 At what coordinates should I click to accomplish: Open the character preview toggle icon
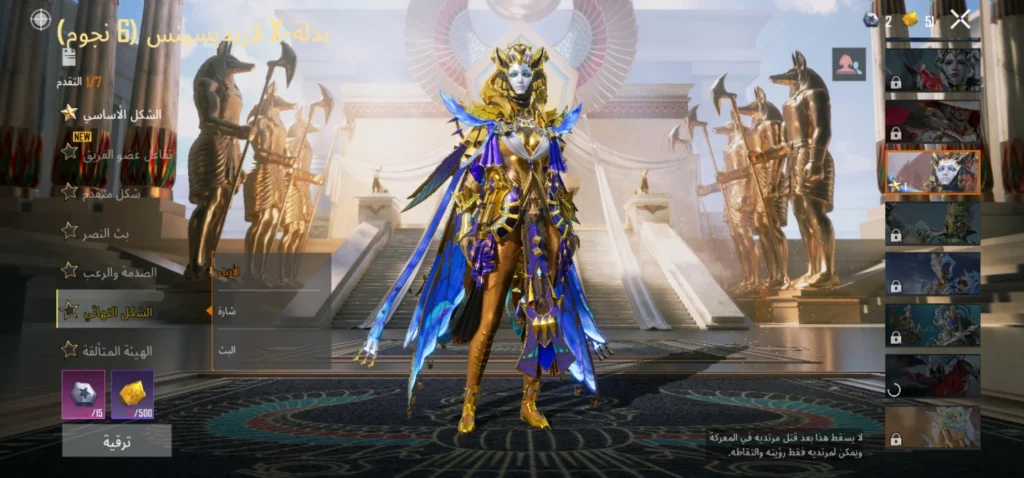(x=849, y=64)
